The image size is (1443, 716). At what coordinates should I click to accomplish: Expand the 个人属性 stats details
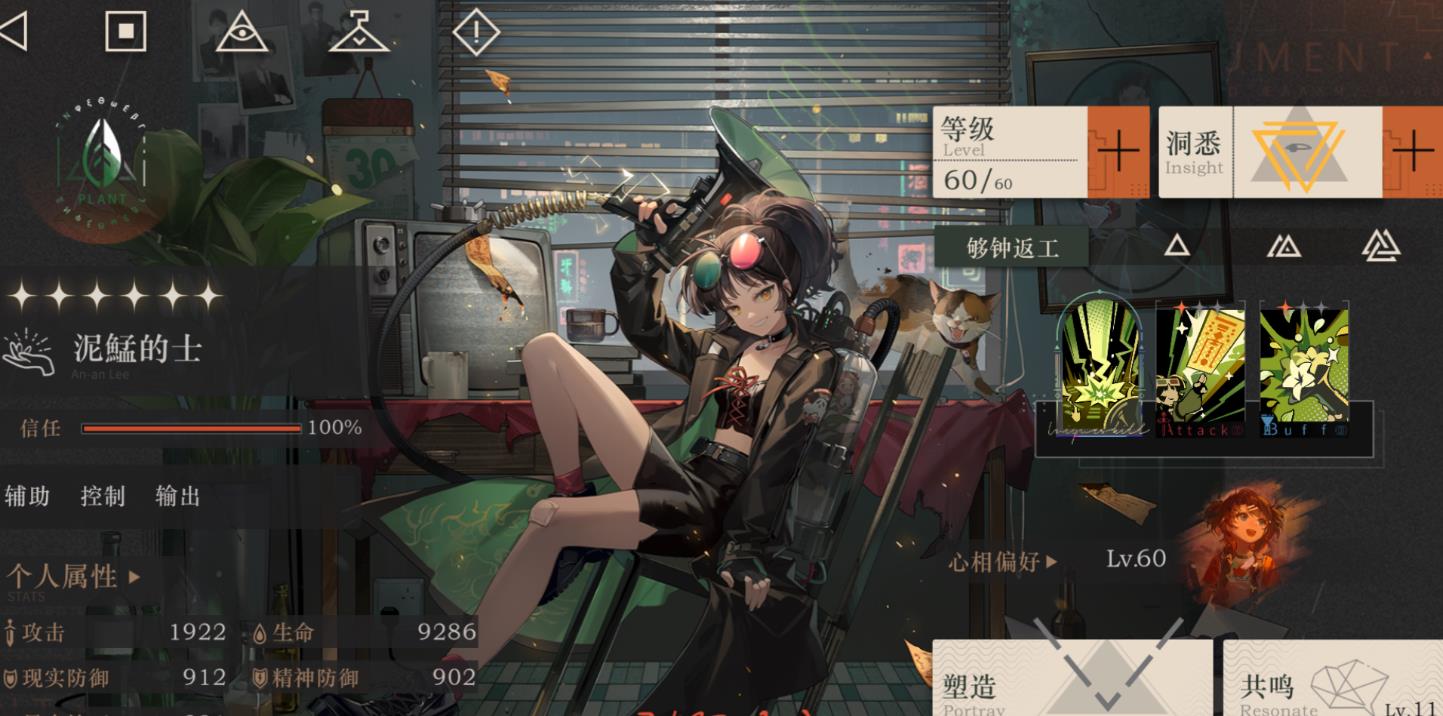point(73,577)
